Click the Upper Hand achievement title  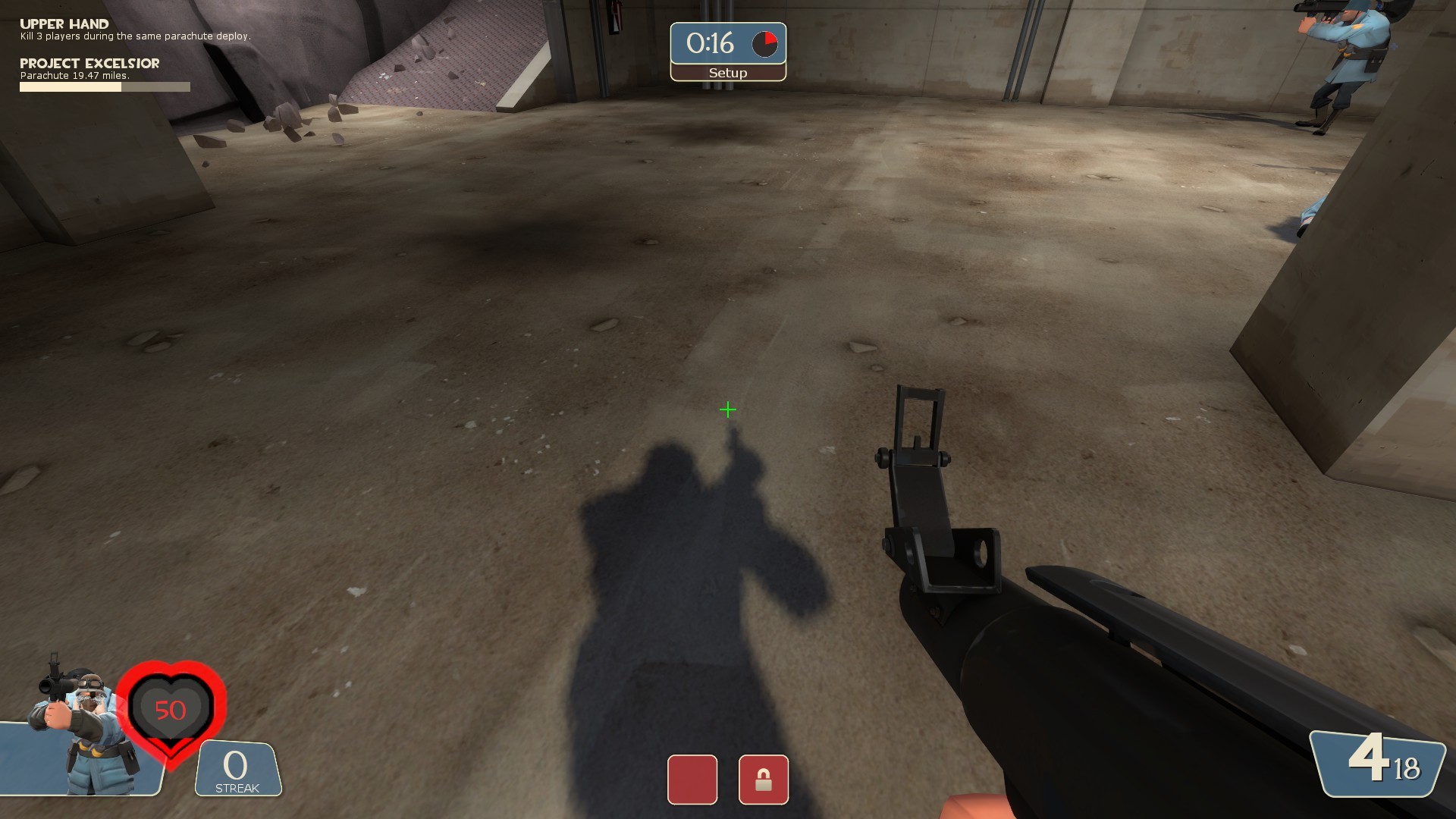coord(64,24)
